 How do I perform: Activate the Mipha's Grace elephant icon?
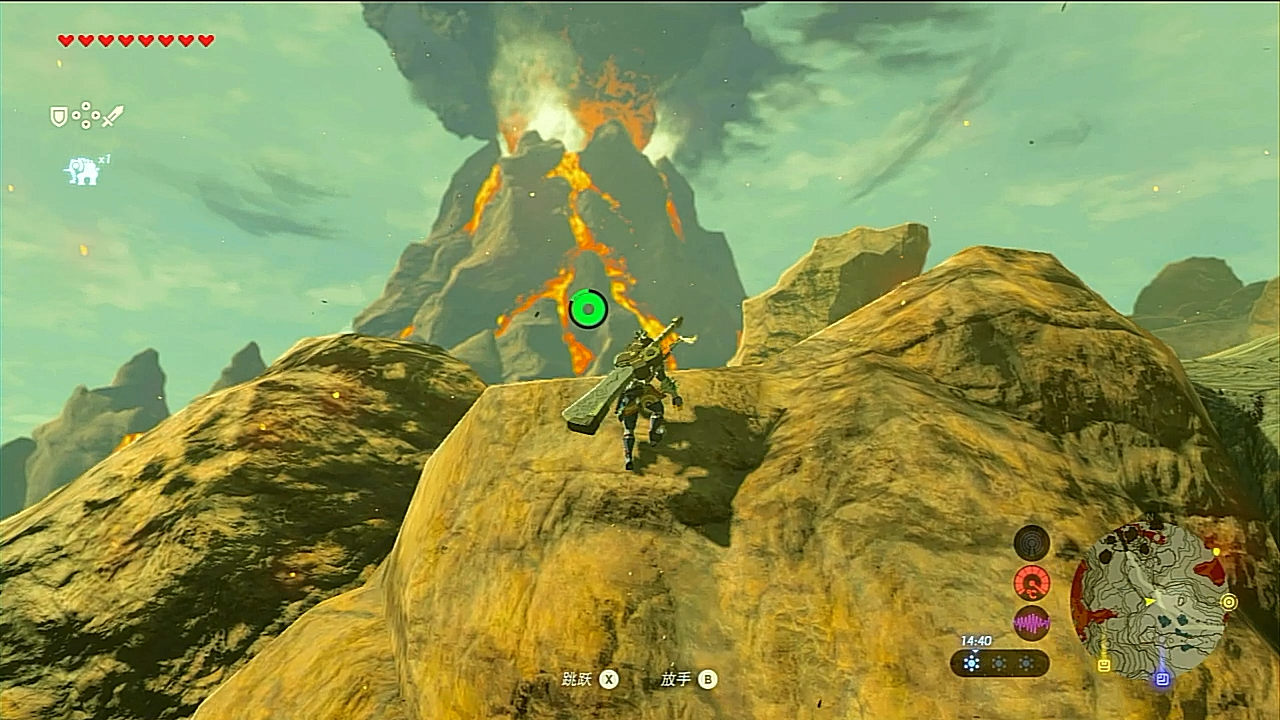coord(82,171)
